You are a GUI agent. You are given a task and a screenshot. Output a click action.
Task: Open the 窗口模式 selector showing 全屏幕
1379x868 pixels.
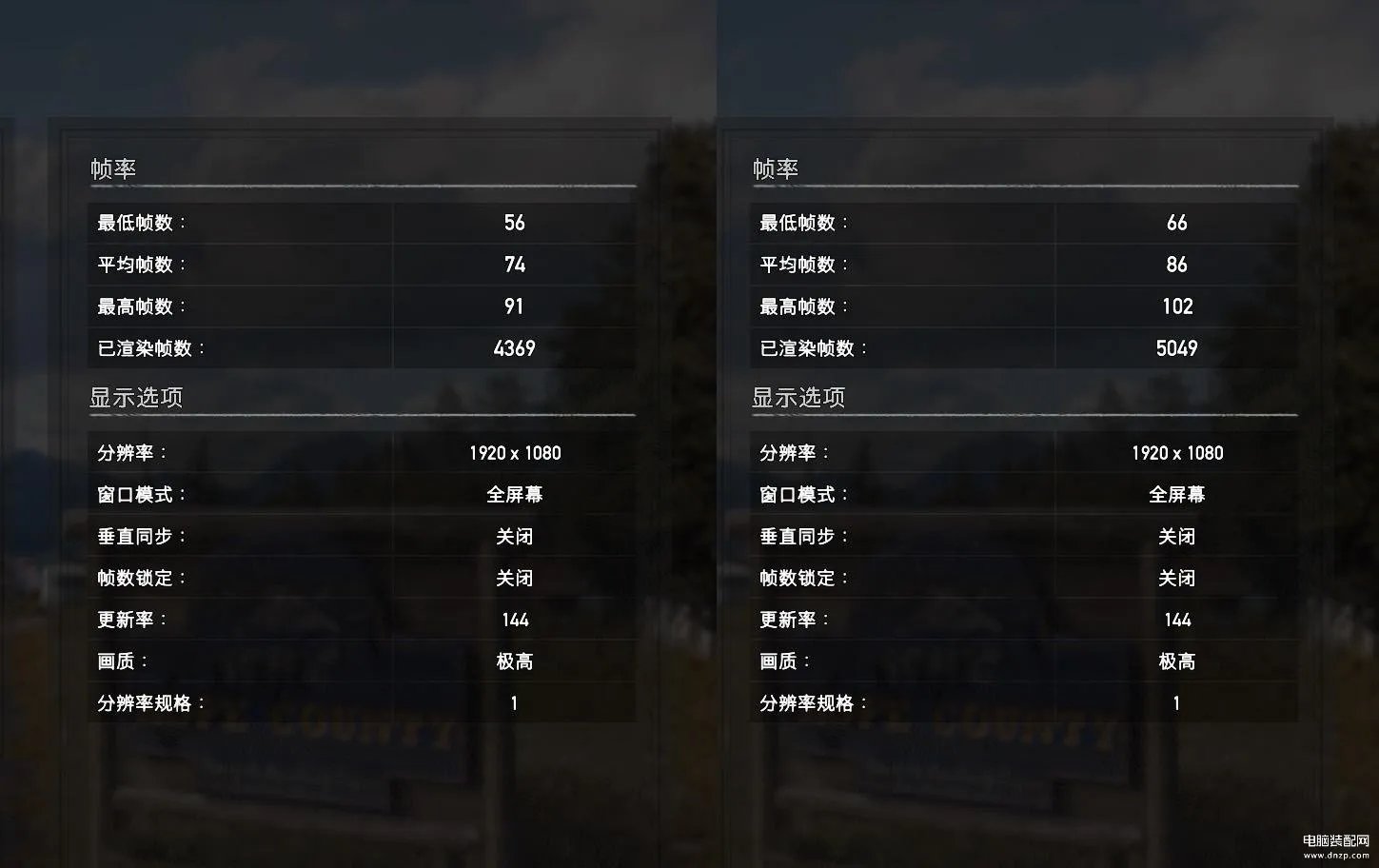(514, 494)
